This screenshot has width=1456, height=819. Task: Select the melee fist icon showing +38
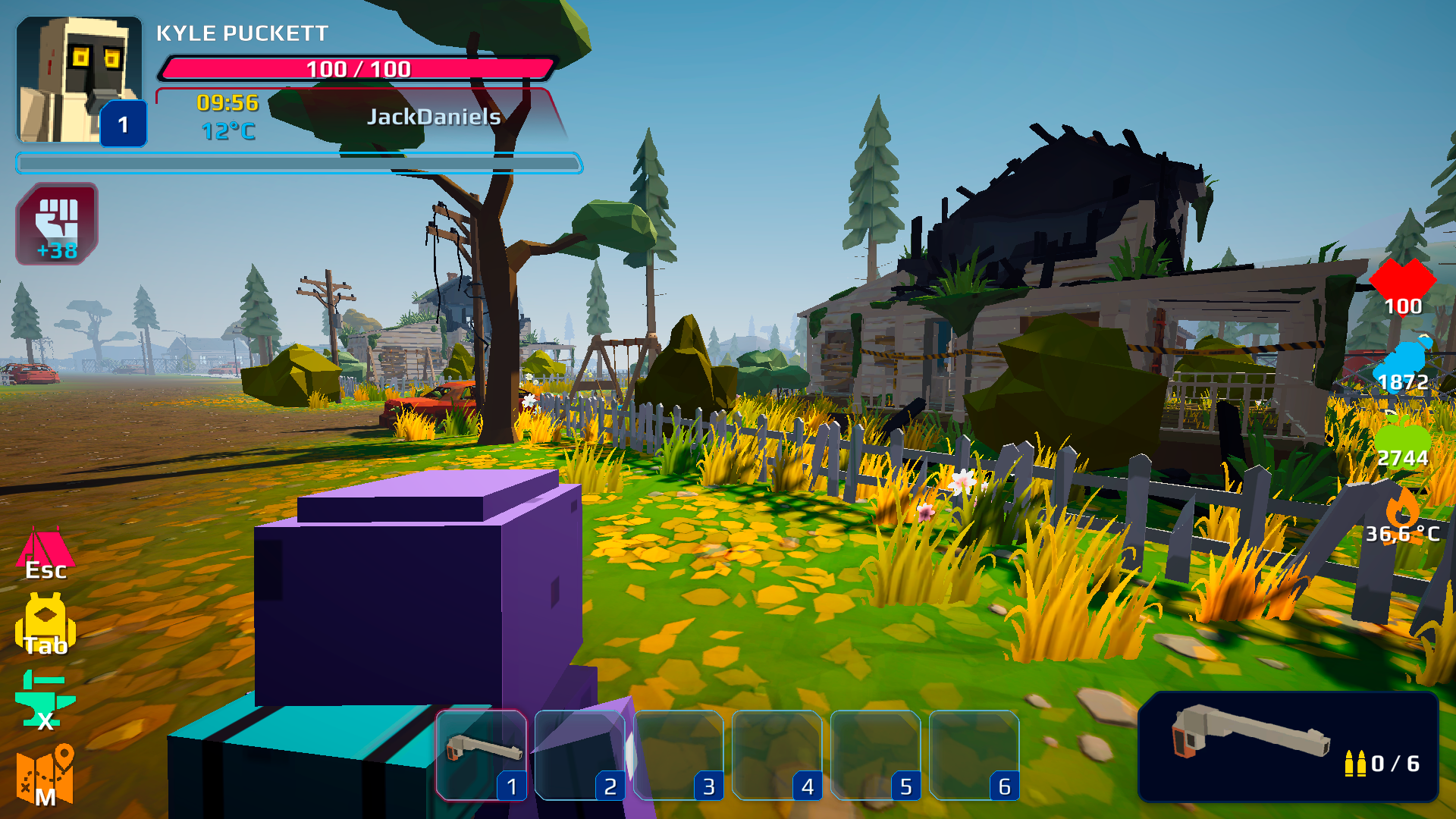tap(56, 224)
